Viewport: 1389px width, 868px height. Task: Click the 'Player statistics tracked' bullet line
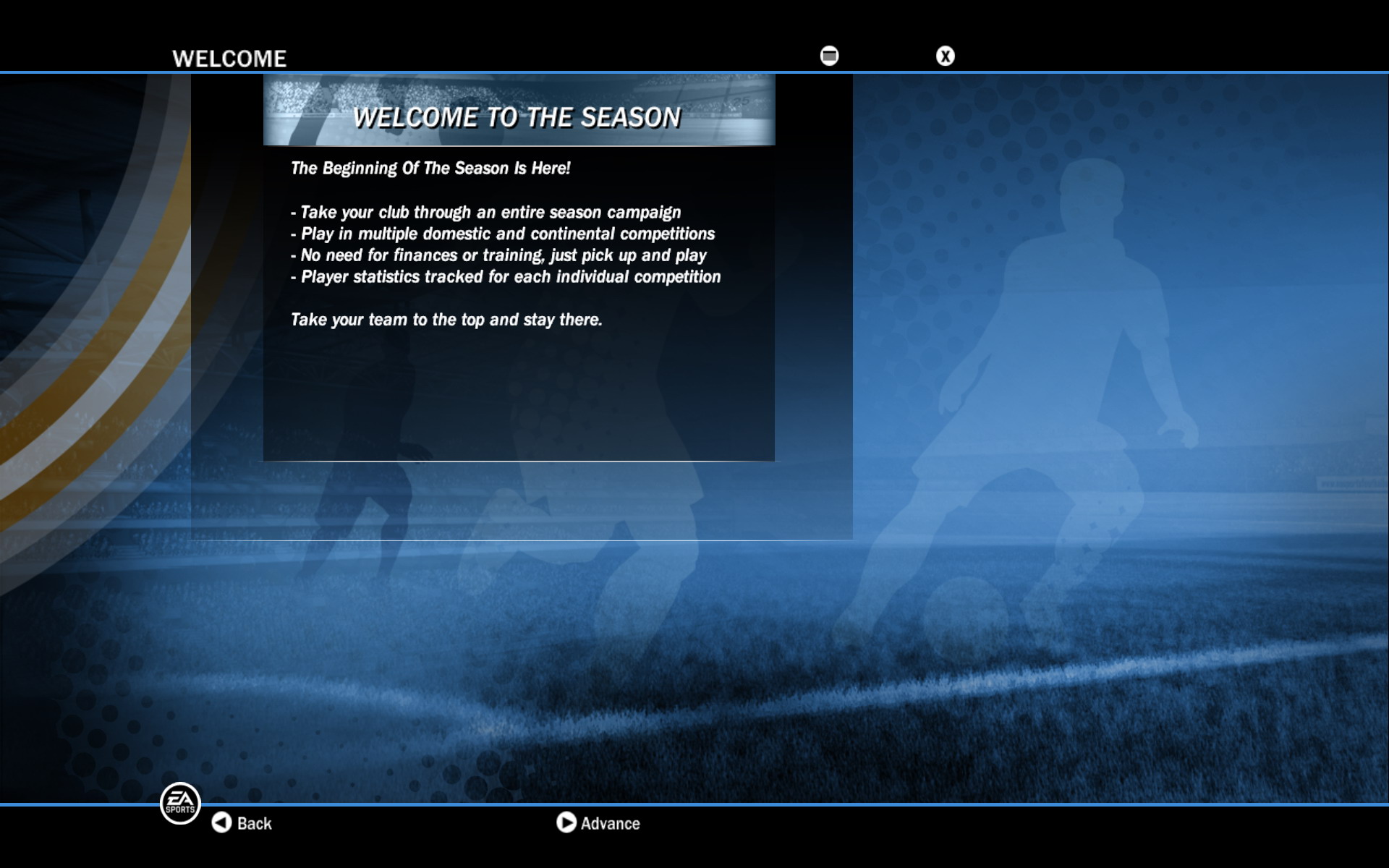point(506,276)
